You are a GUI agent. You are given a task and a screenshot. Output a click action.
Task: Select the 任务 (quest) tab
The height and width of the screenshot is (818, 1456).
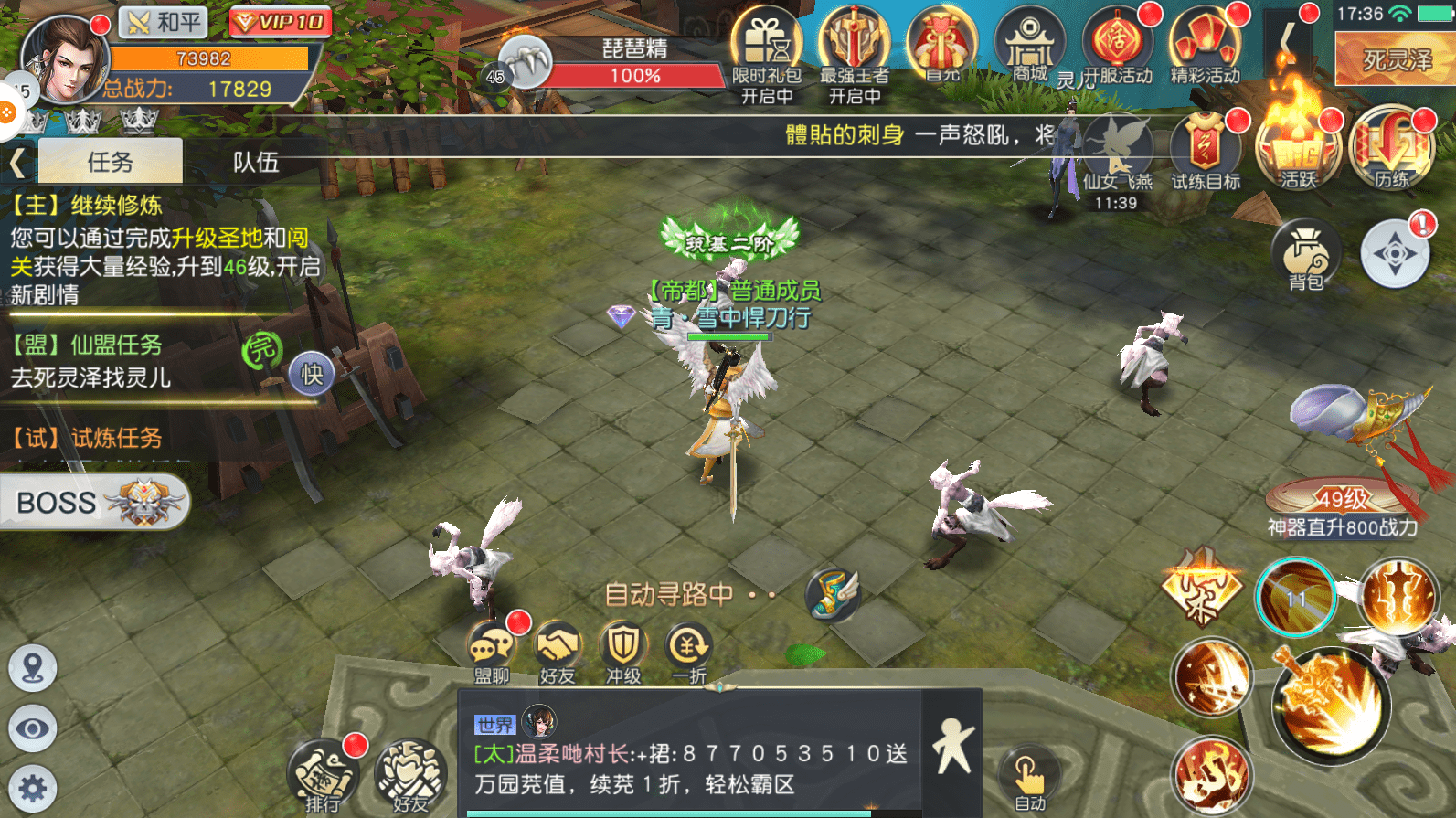click(x=110, y=161)
